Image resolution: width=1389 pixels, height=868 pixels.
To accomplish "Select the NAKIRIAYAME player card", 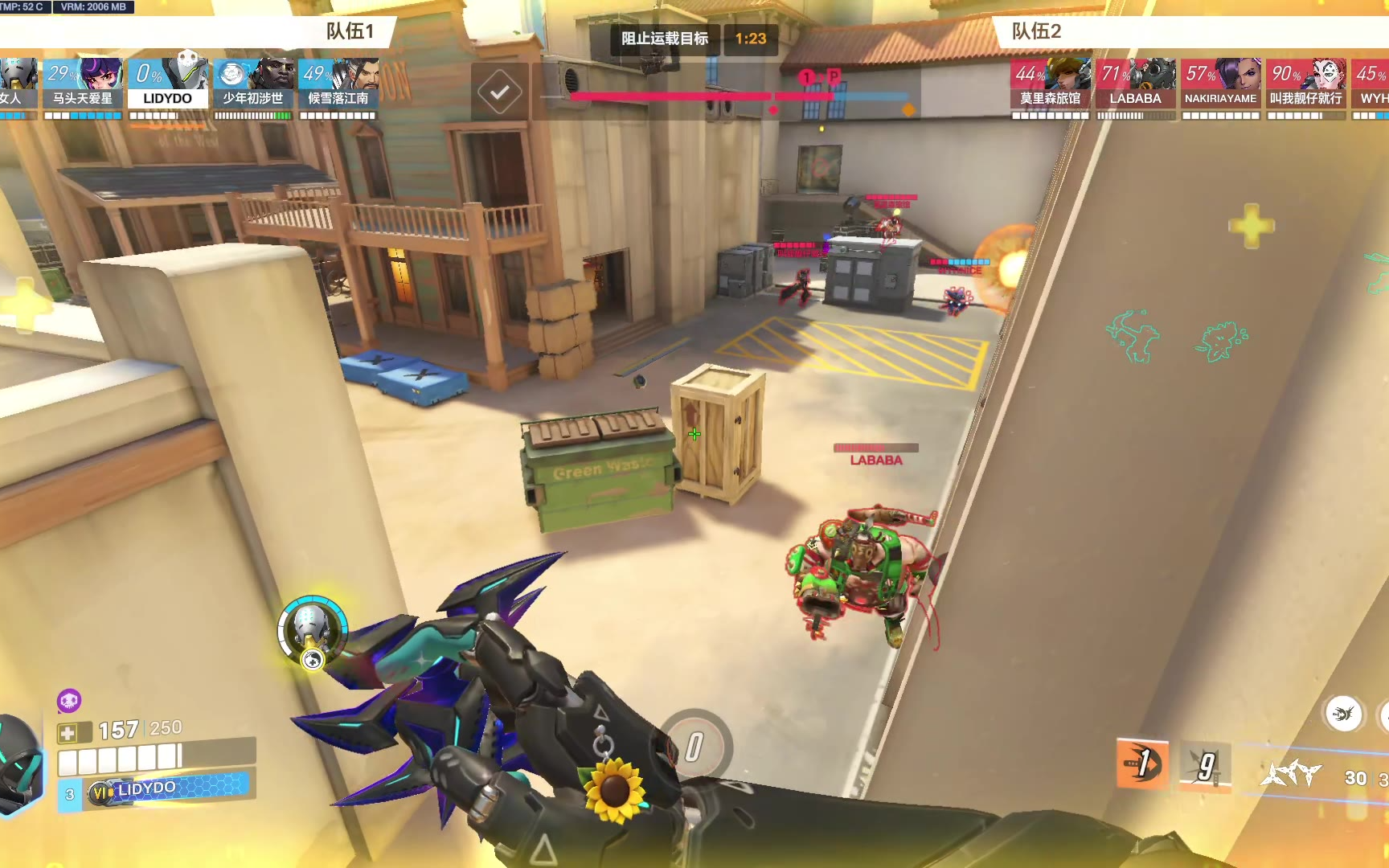I will pos(1220,84).
